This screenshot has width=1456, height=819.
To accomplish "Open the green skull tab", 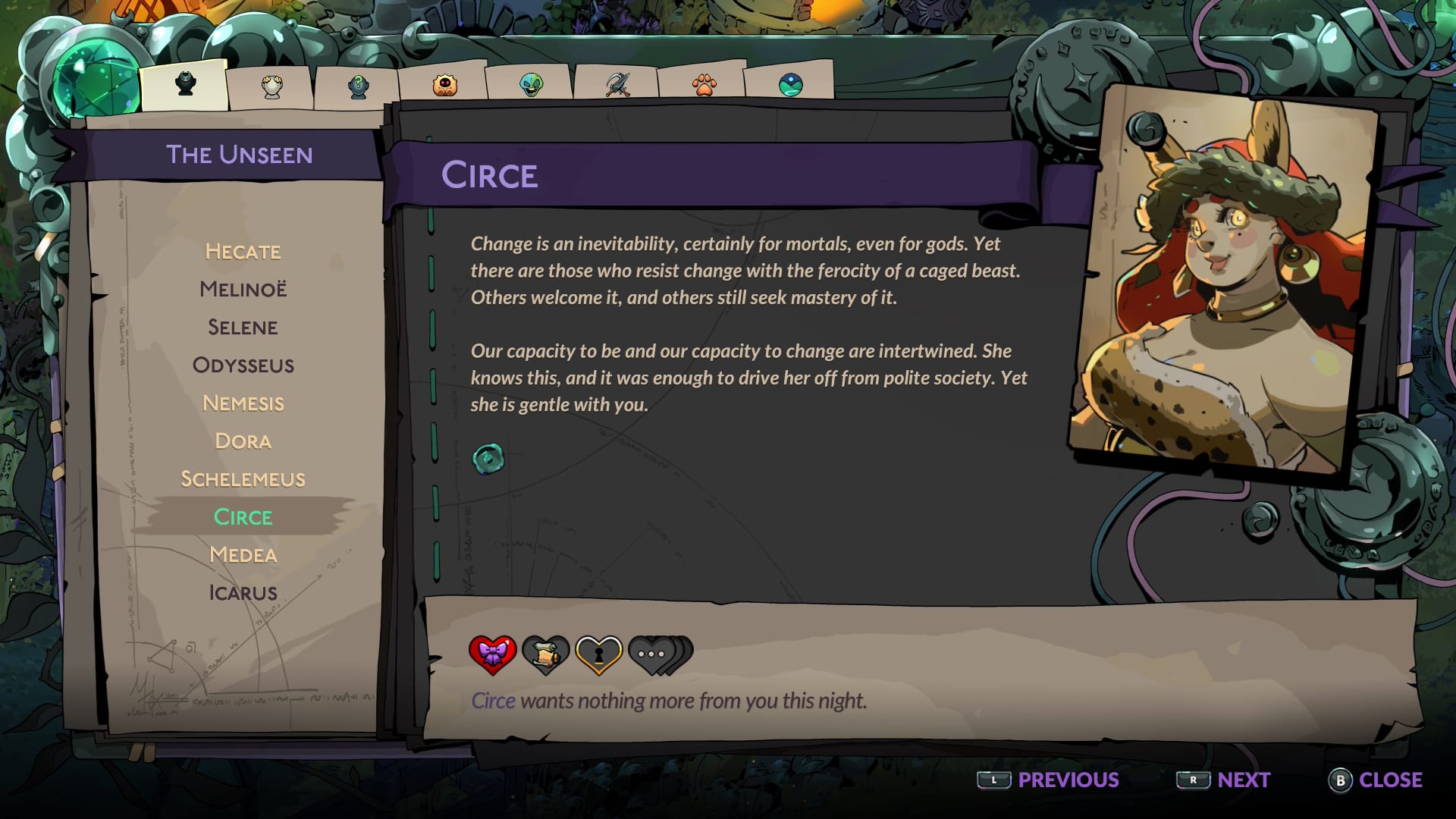I will (531, 84).
